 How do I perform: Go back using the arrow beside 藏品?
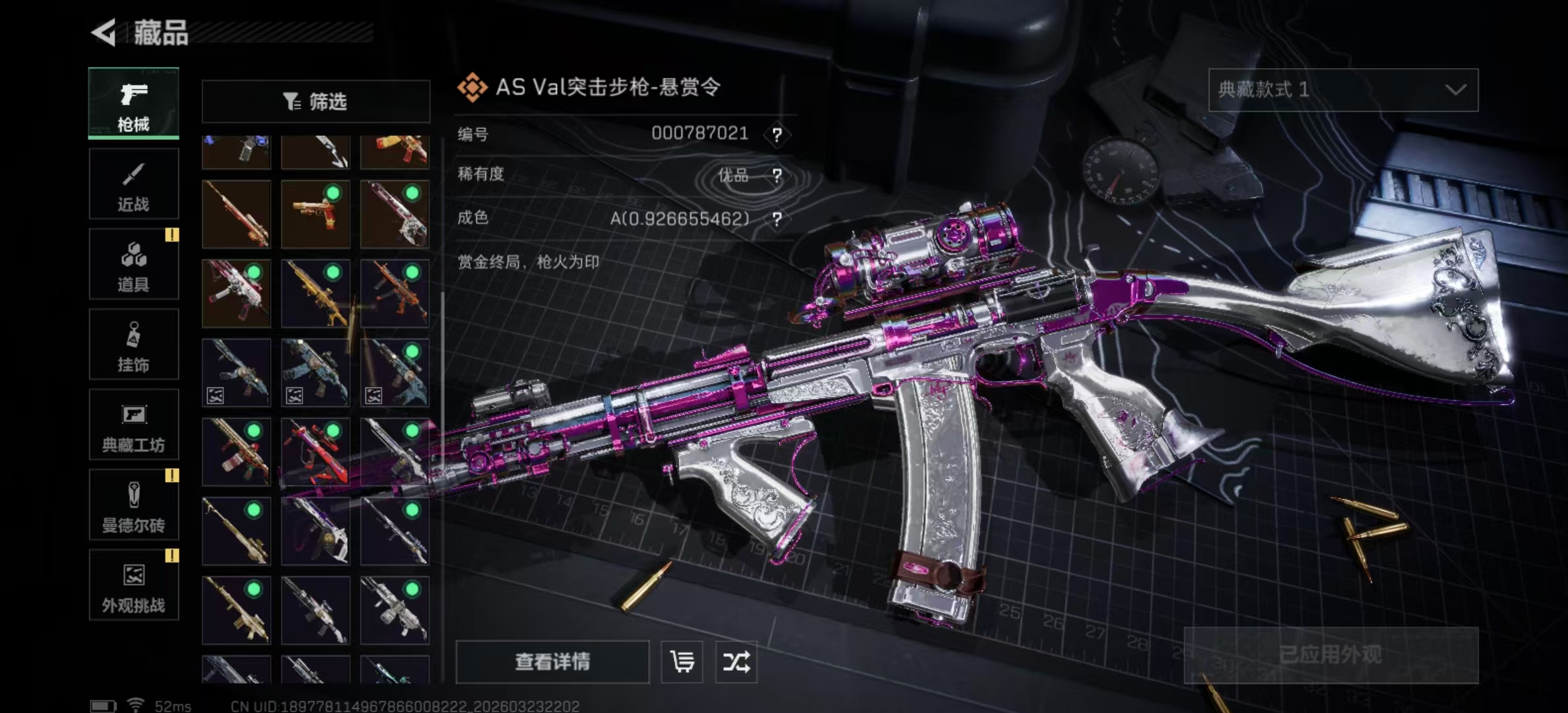click(104, 32)
